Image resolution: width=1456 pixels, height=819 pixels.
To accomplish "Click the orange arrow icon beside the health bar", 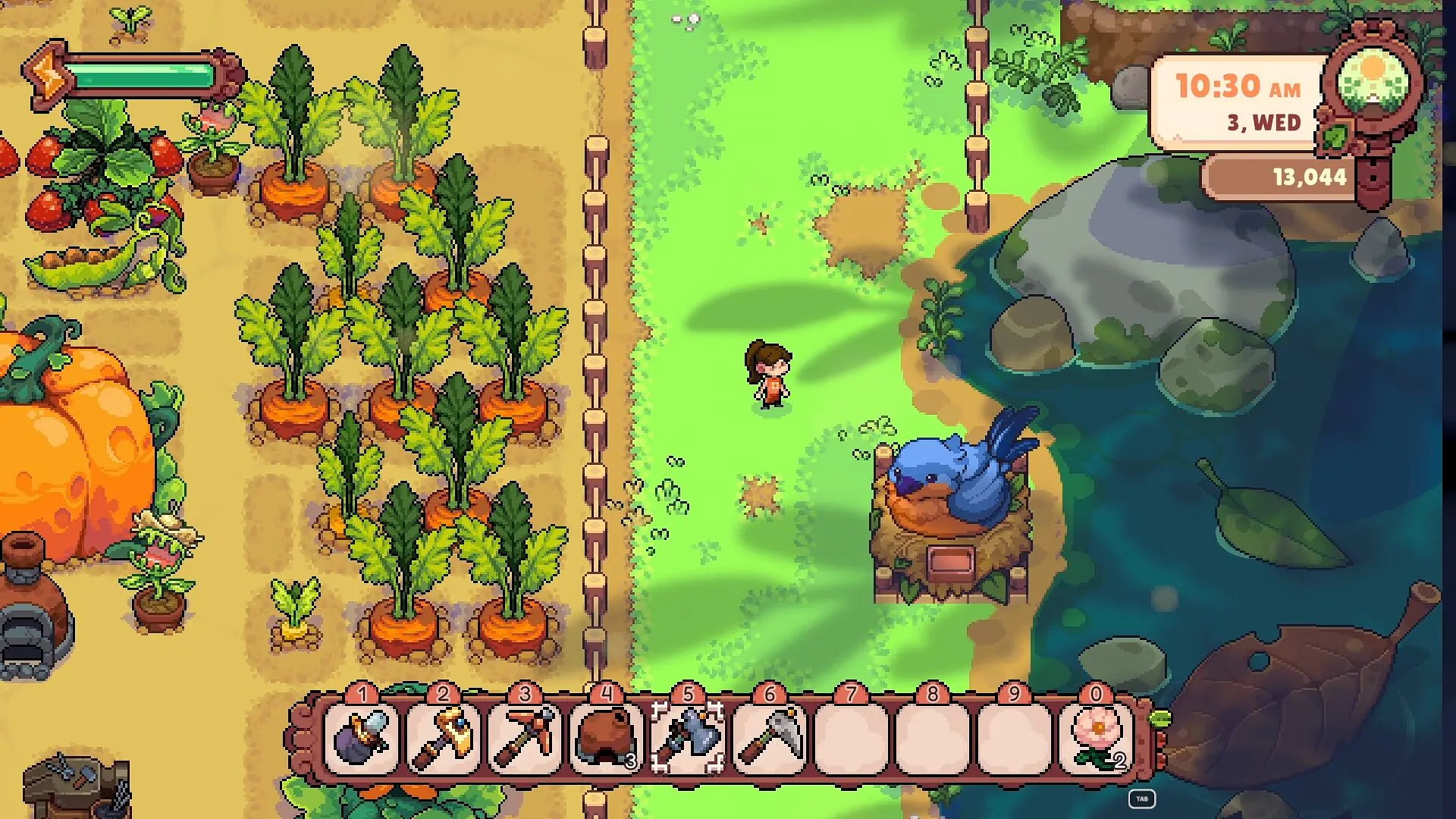I will (x=47, y=76).
